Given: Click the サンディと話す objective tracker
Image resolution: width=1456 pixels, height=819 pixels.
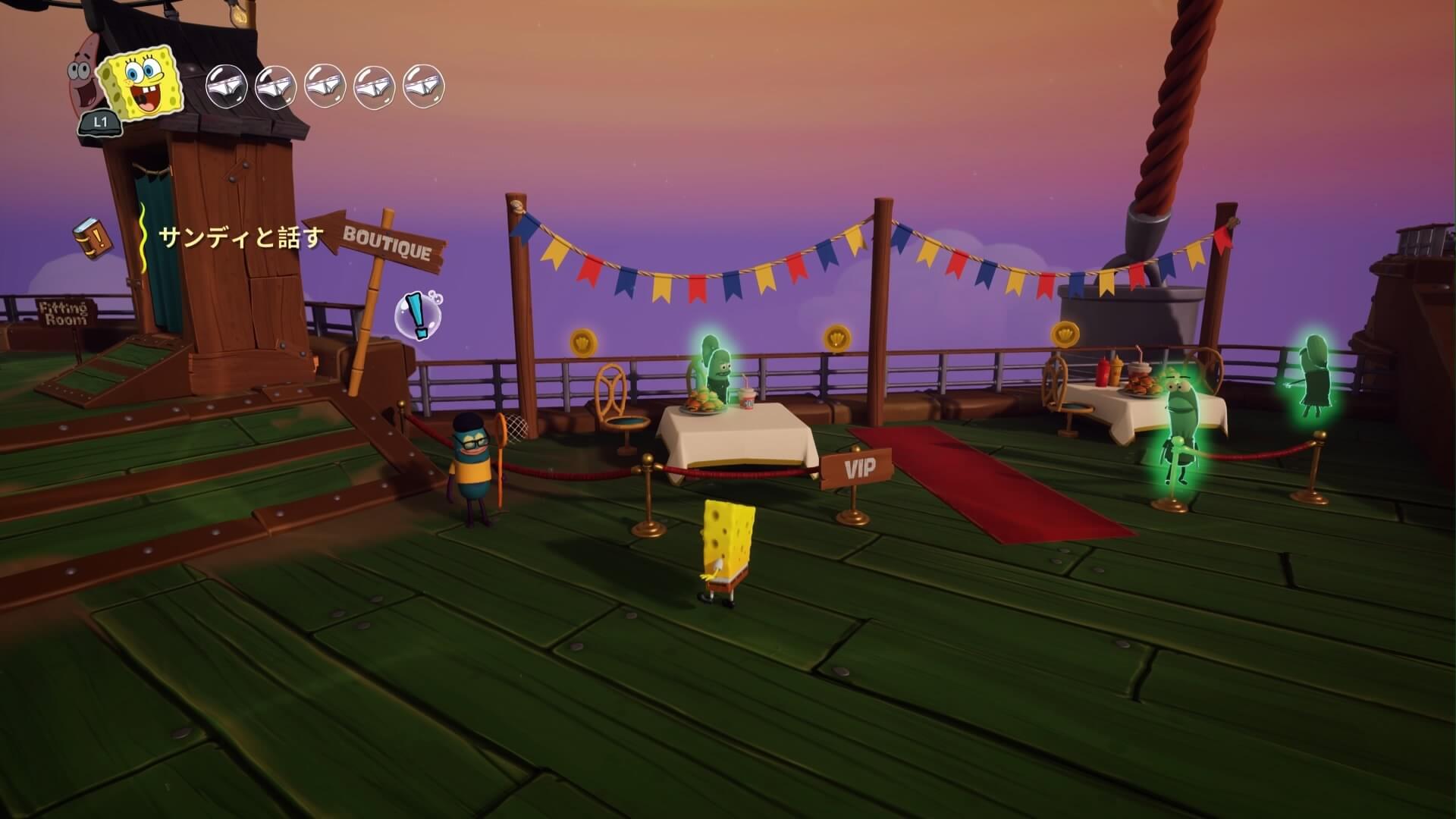Looking at the screenshot, I should click(x=240, y=237).
